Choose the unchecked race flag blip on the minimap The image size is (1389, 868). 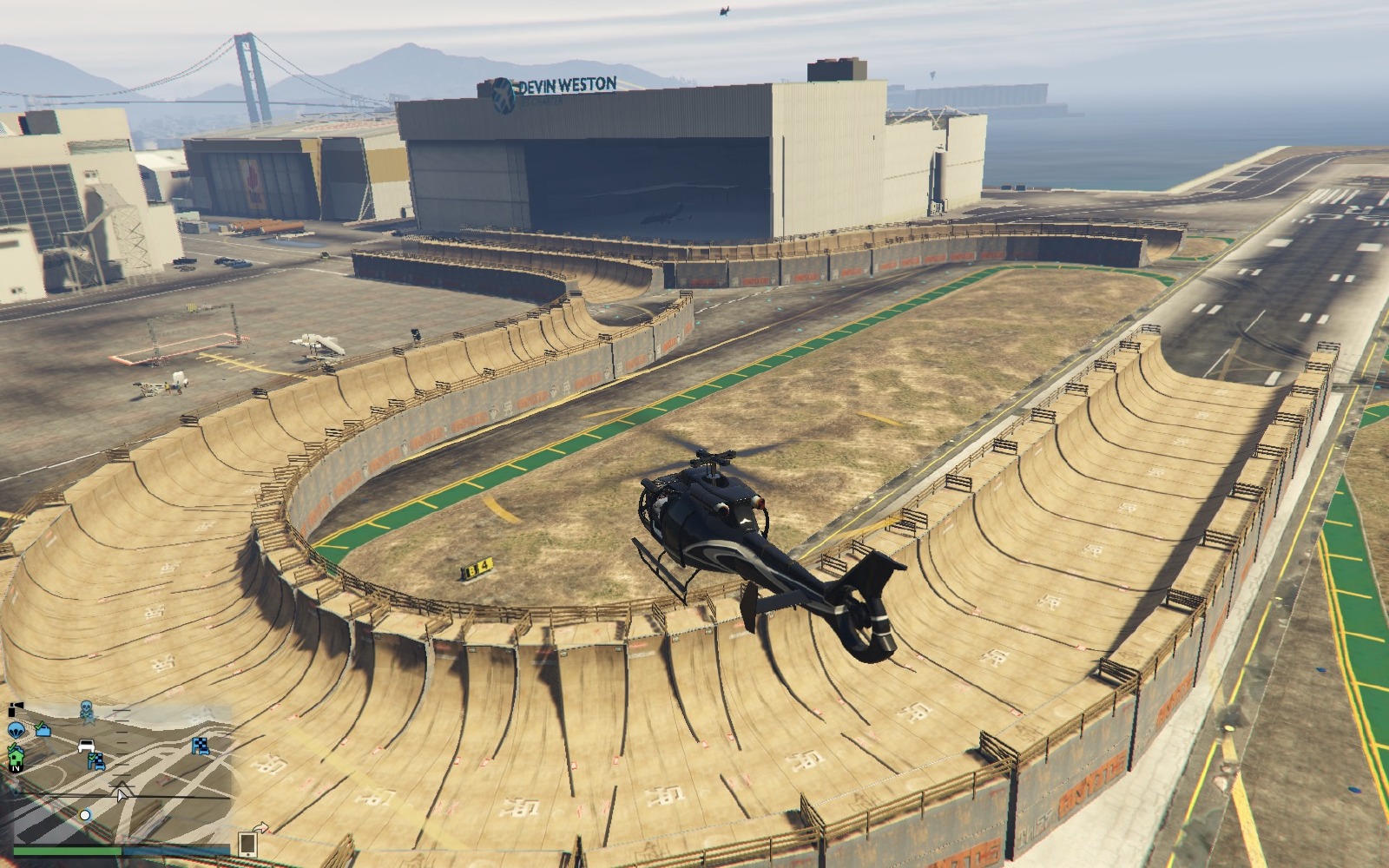coord(201,745)
